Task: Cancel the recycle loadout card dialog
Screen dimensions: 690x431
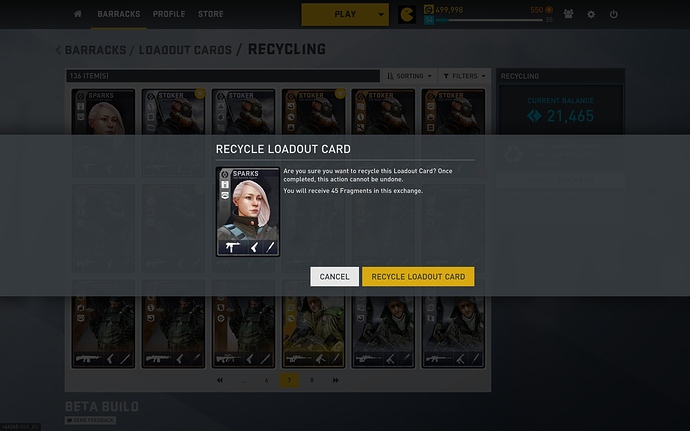Action: (x=334, y=277)
